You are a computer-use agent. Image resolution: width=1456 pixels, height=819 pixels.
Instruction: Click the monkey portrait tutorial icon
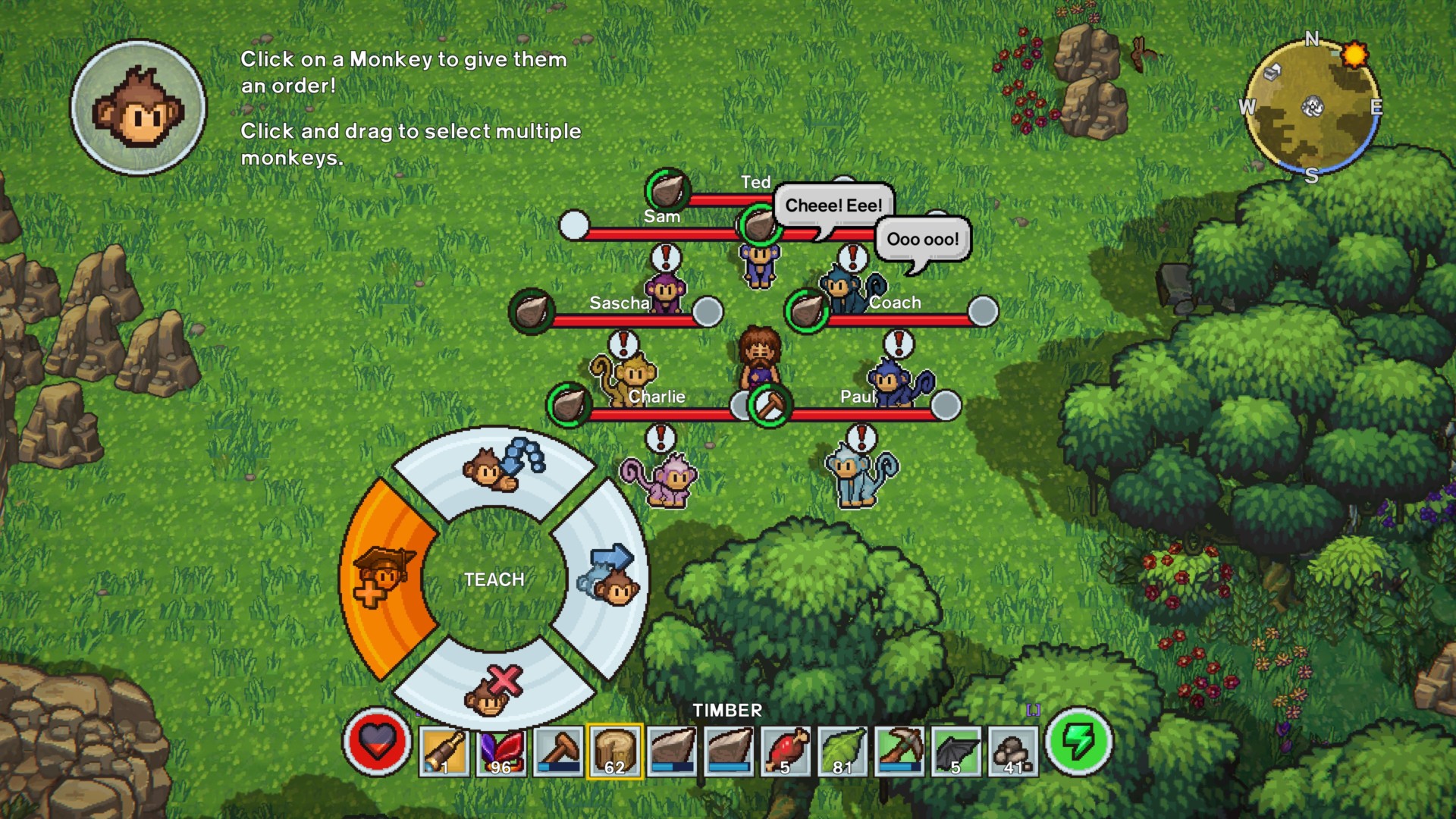click(138, 108)
